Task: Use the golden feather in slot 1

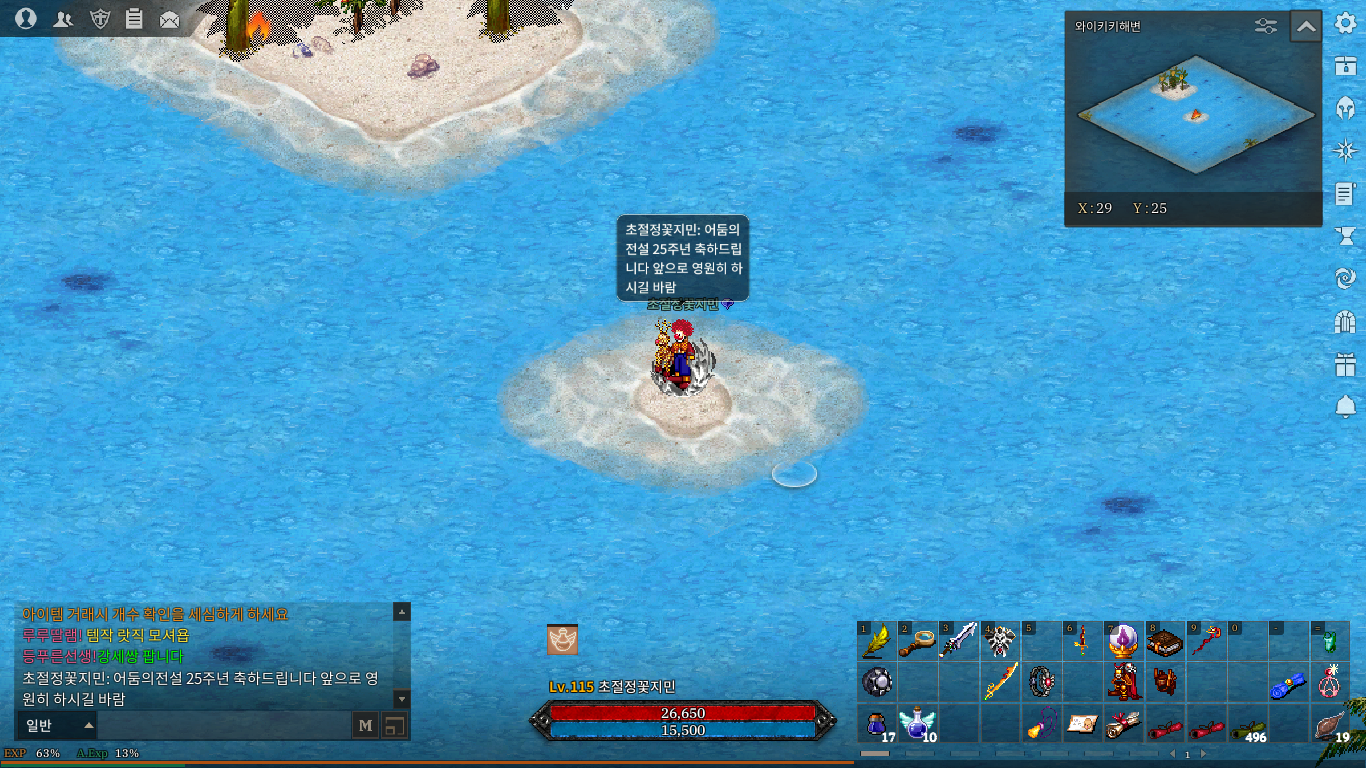Action: click(x=877, y=640)
